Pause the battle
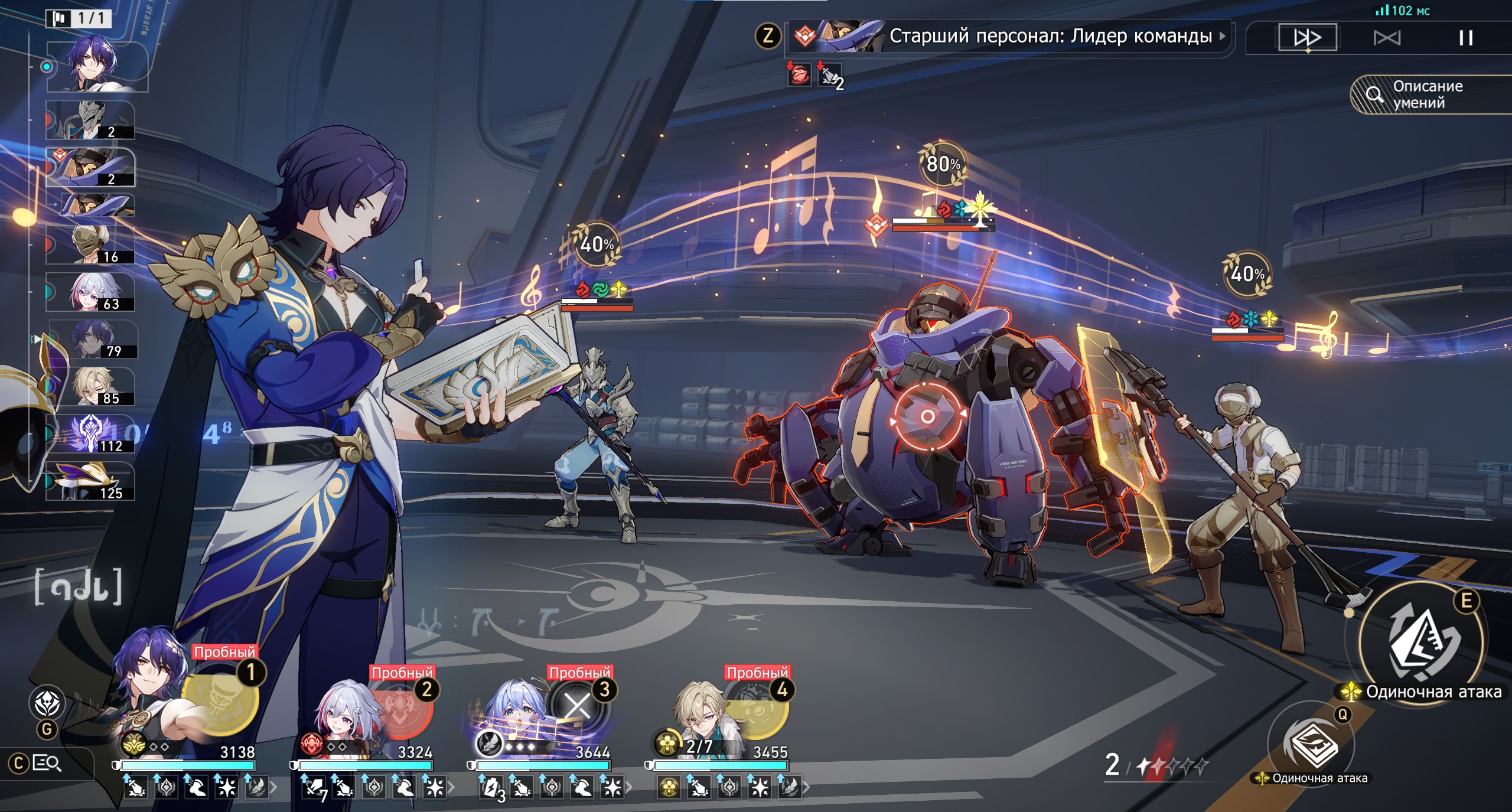Image resolution: width=1512 pixels, height=812 pixels. click(1465, 38)
